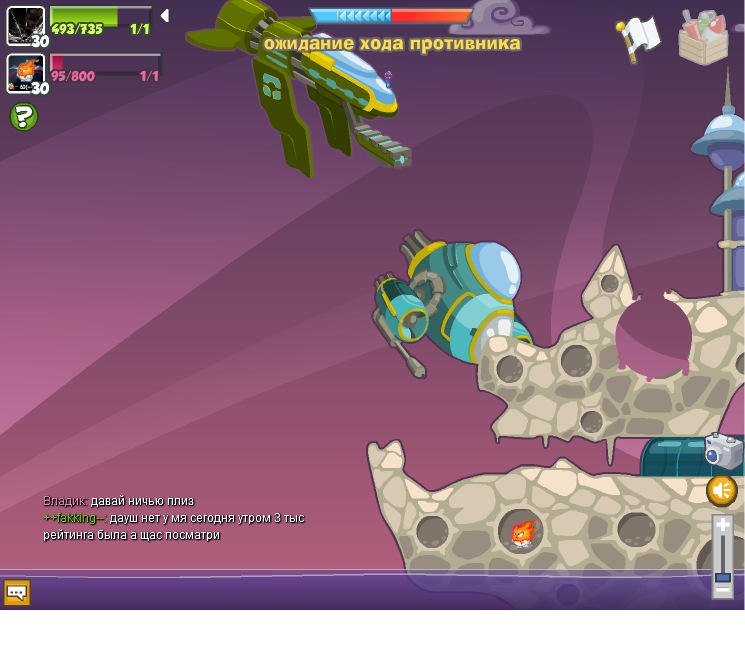This screenshot has height=650, width=745.
Task: Zoom in with the plus button
Action: 722,524
